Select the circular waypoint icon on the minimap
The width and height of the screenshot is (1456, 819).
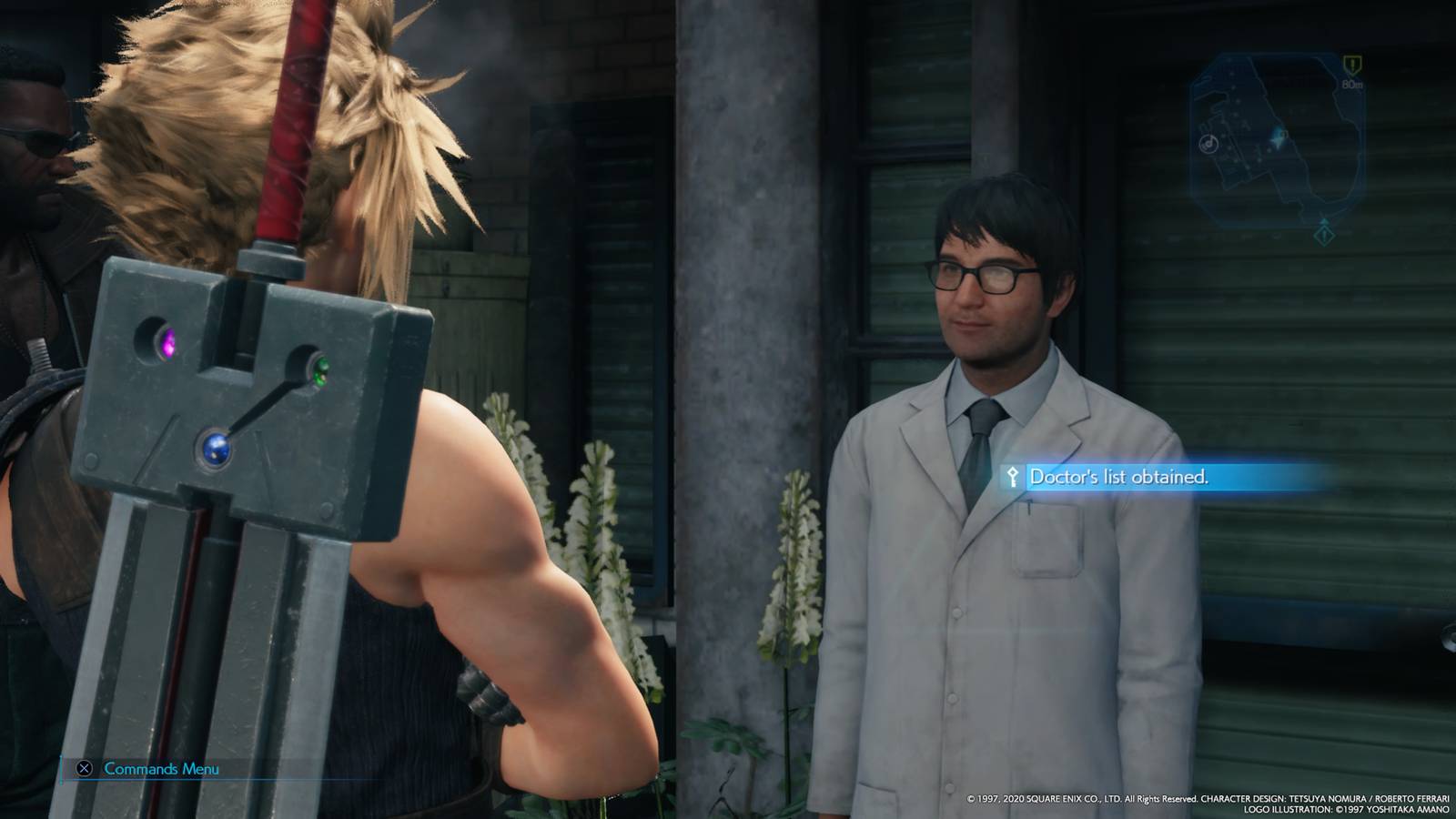coord(1208,145)
